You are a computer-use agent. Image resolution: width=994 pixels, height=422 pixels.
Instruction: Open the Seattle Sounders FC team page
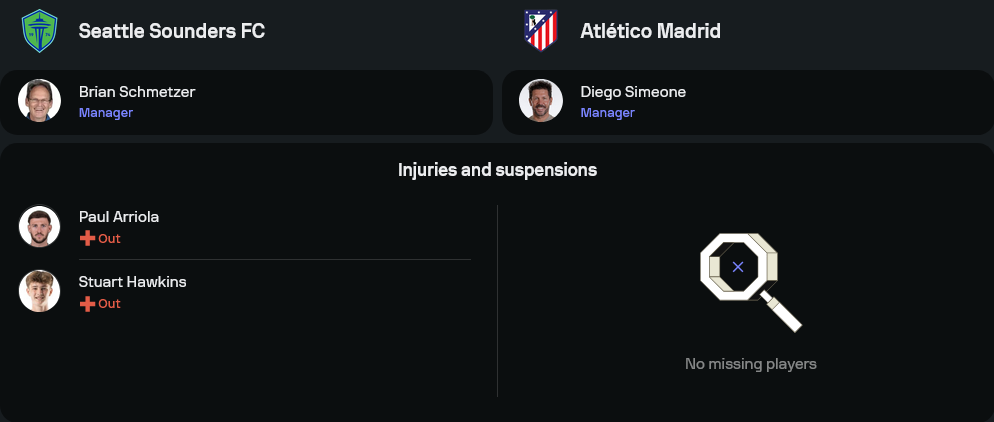click(x=172, y=31)
